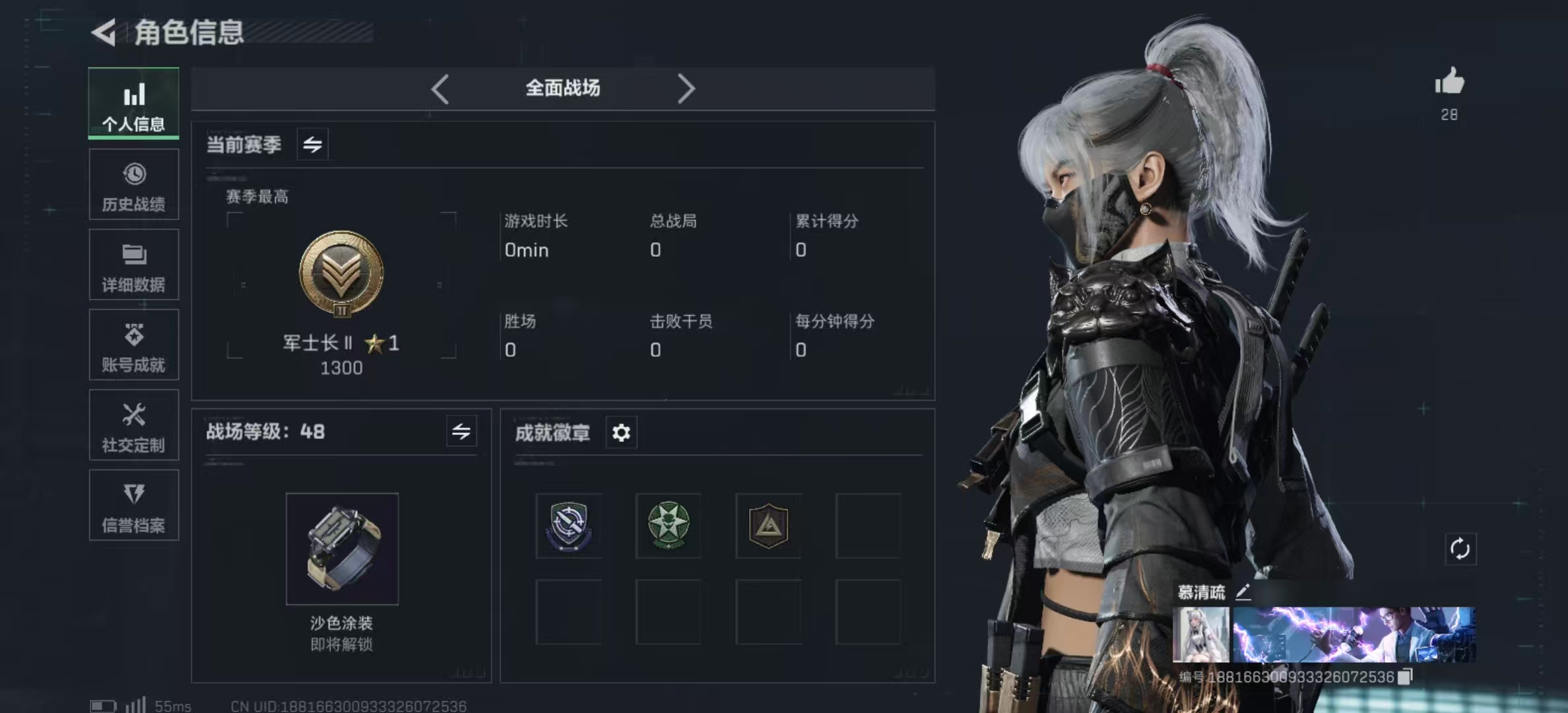Open the 详细数据 tab
1568x713 pixels.
pyautogui.click(x=134, y=265)
